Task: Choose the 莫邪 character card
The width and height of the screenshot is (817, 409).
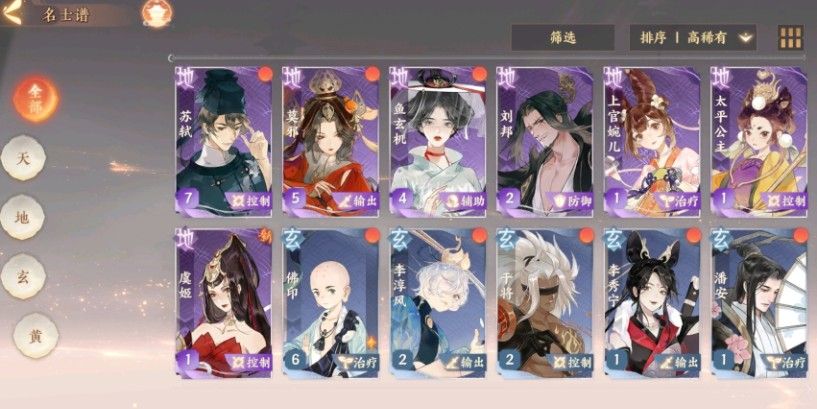Action: click(x=331, y=140)
